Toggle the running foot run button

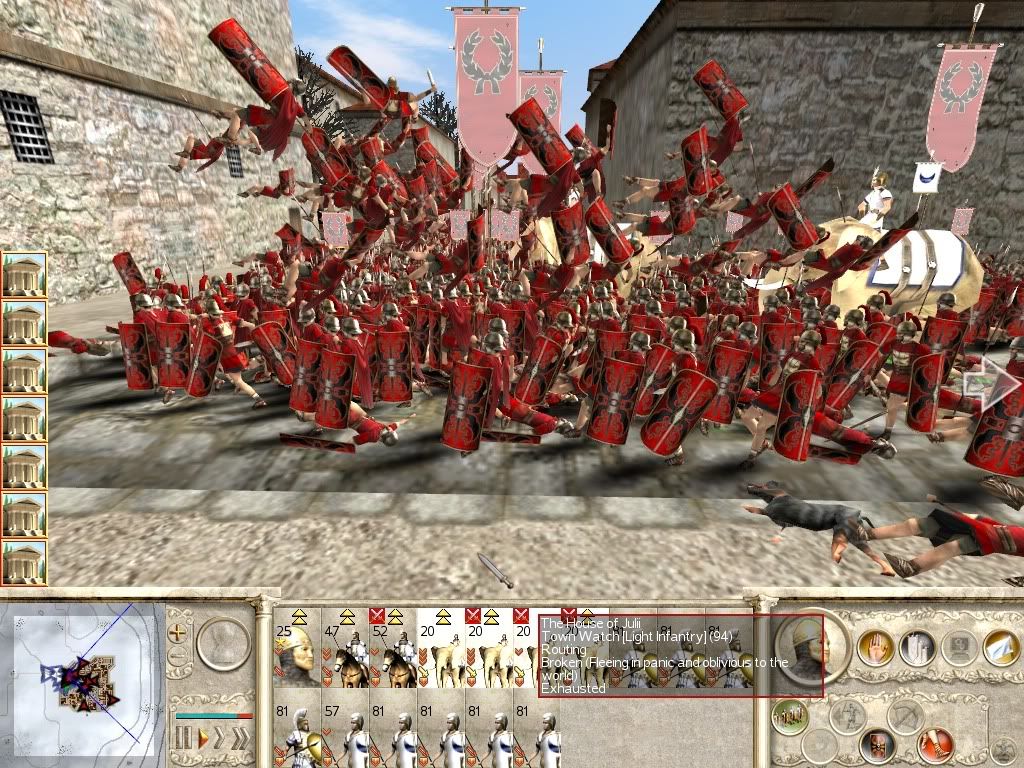934,745
